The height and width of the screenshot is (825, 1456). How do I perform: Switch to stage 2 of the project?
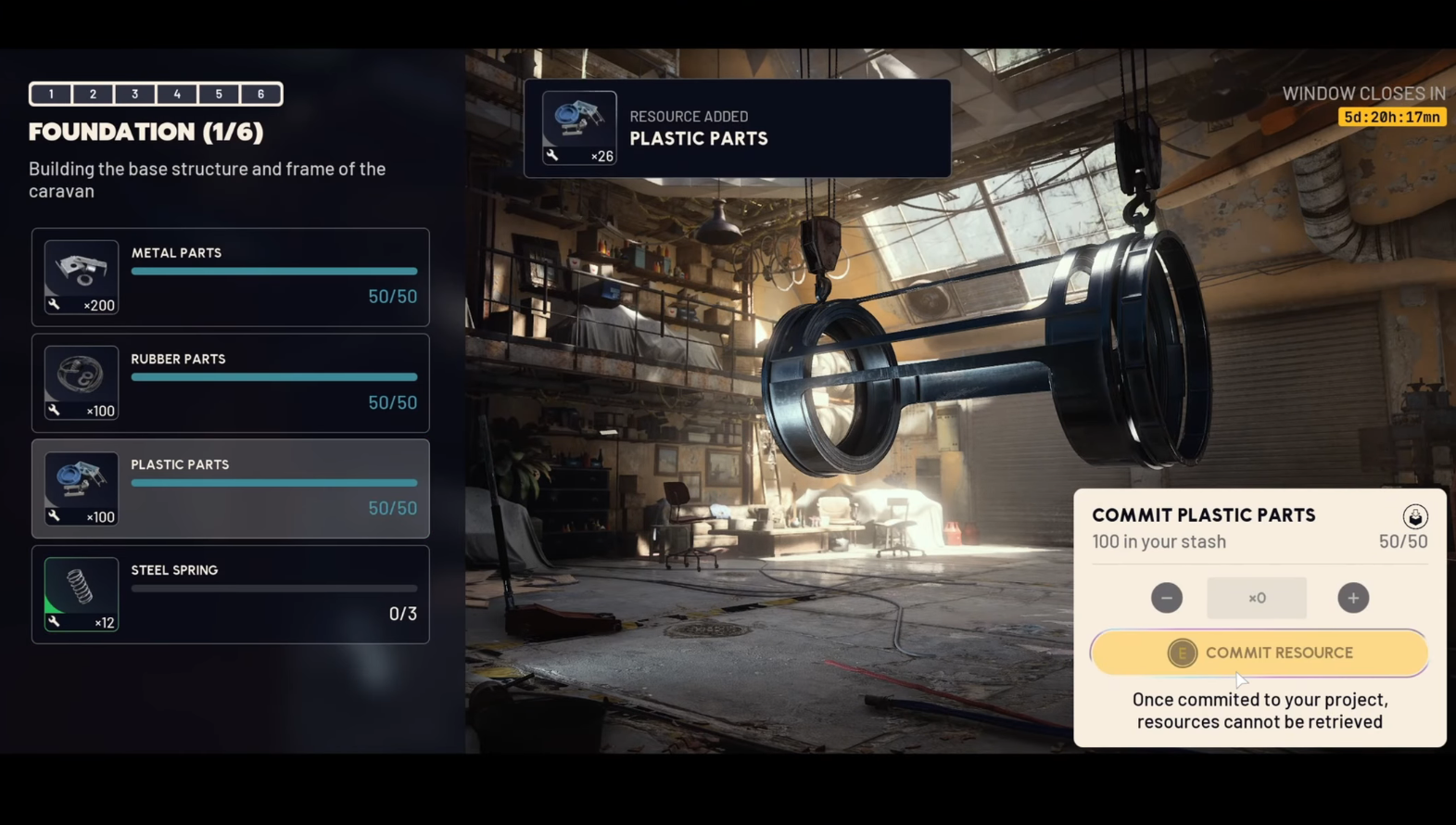[x=93, y=94]
